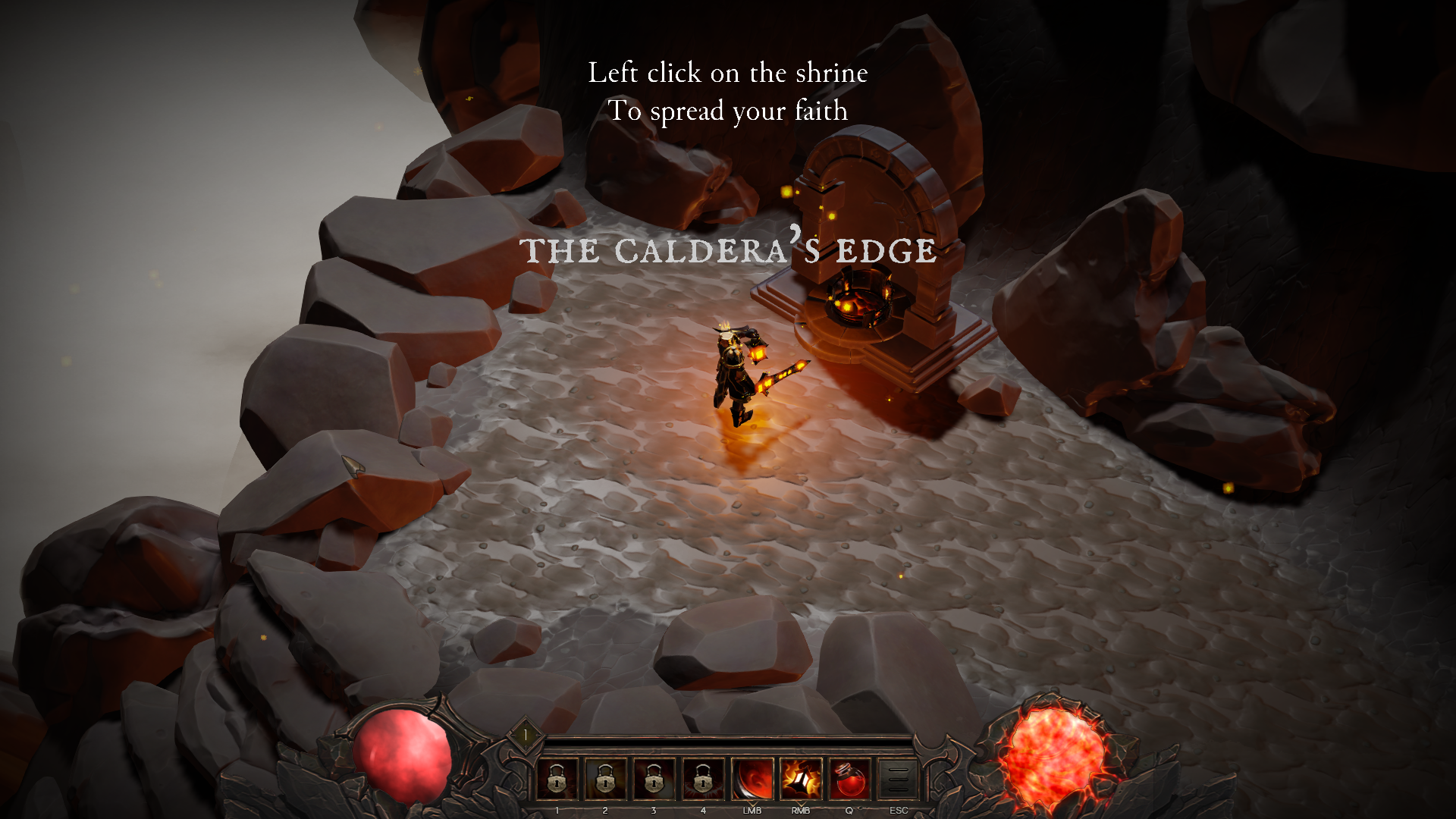This screenshot has width=1456, height=819.
Task: Click the Q key label beneath the potion slot
Action: tap(848, 810)
